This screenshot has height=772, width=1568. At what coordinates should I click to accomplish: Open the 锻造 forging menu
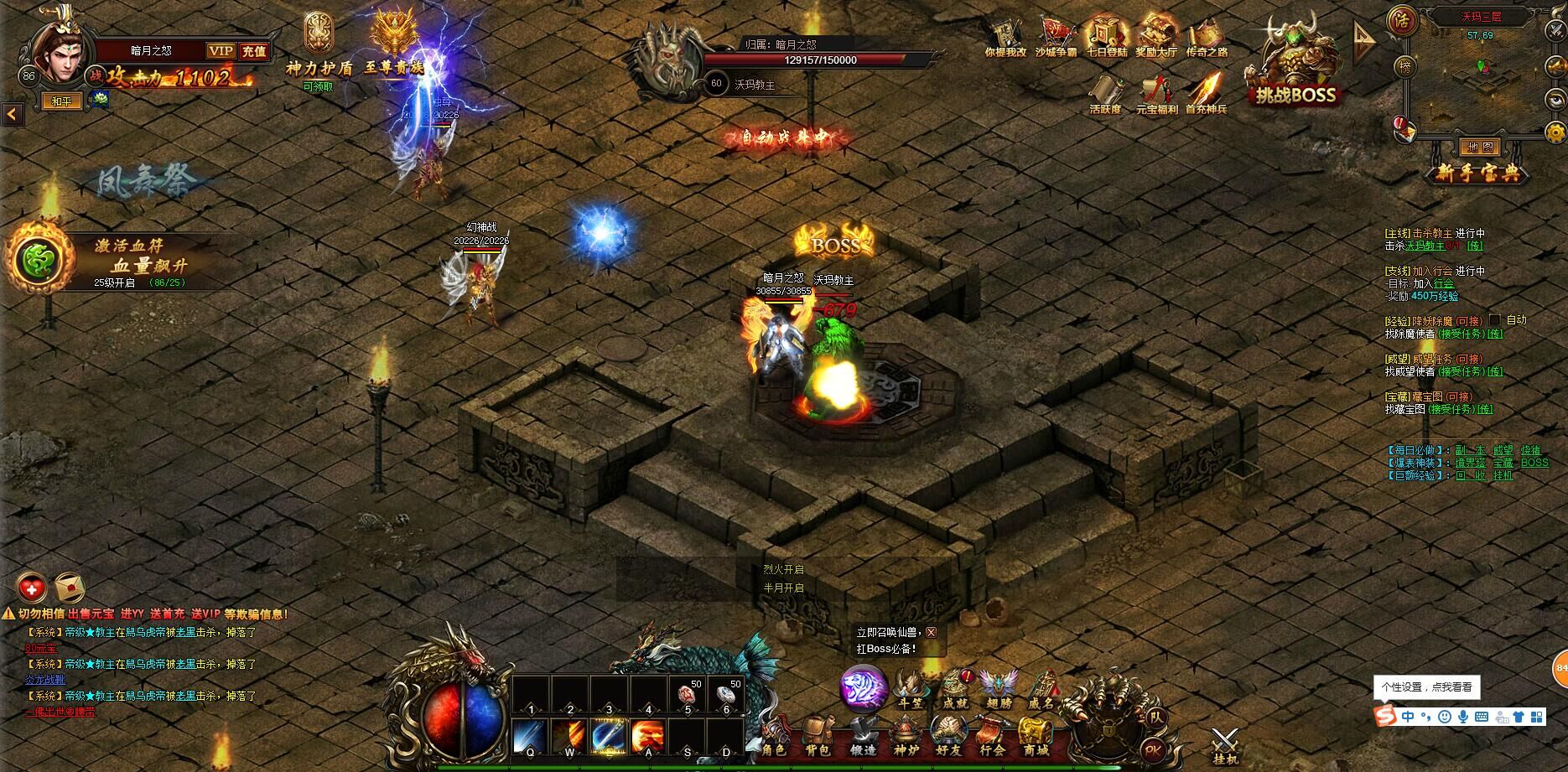click(862, 738)
